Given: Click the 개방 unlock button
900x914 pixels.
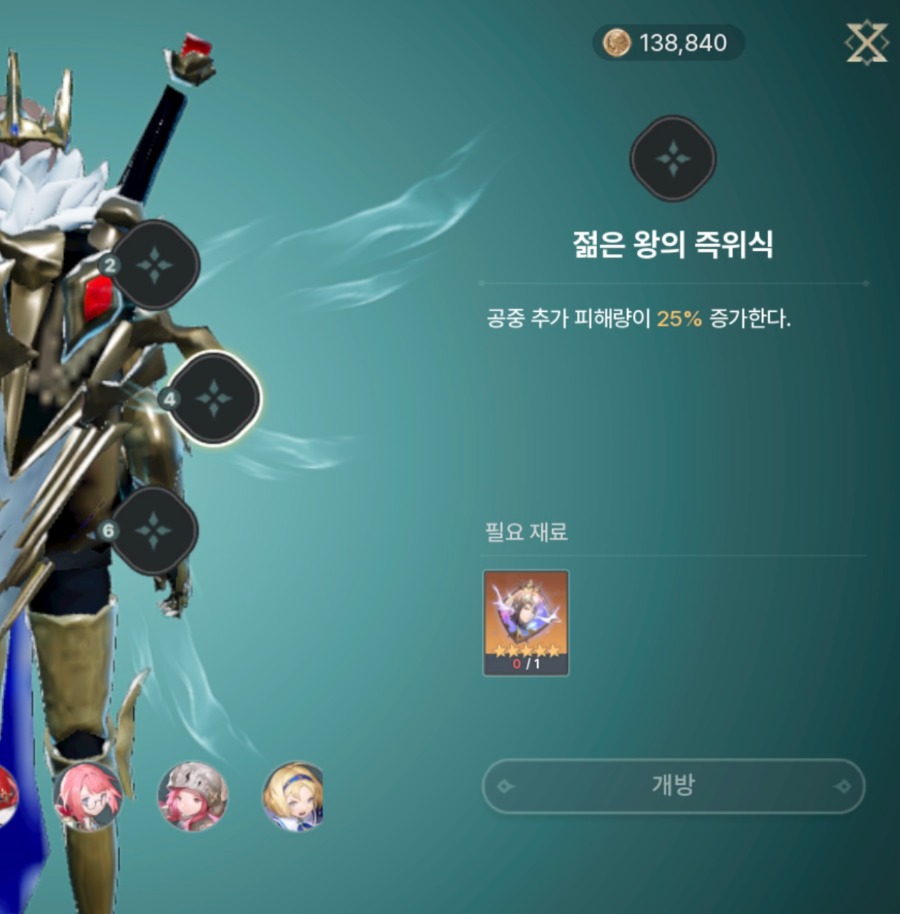Looking at the screenshot, I should (x=673, y=786).
